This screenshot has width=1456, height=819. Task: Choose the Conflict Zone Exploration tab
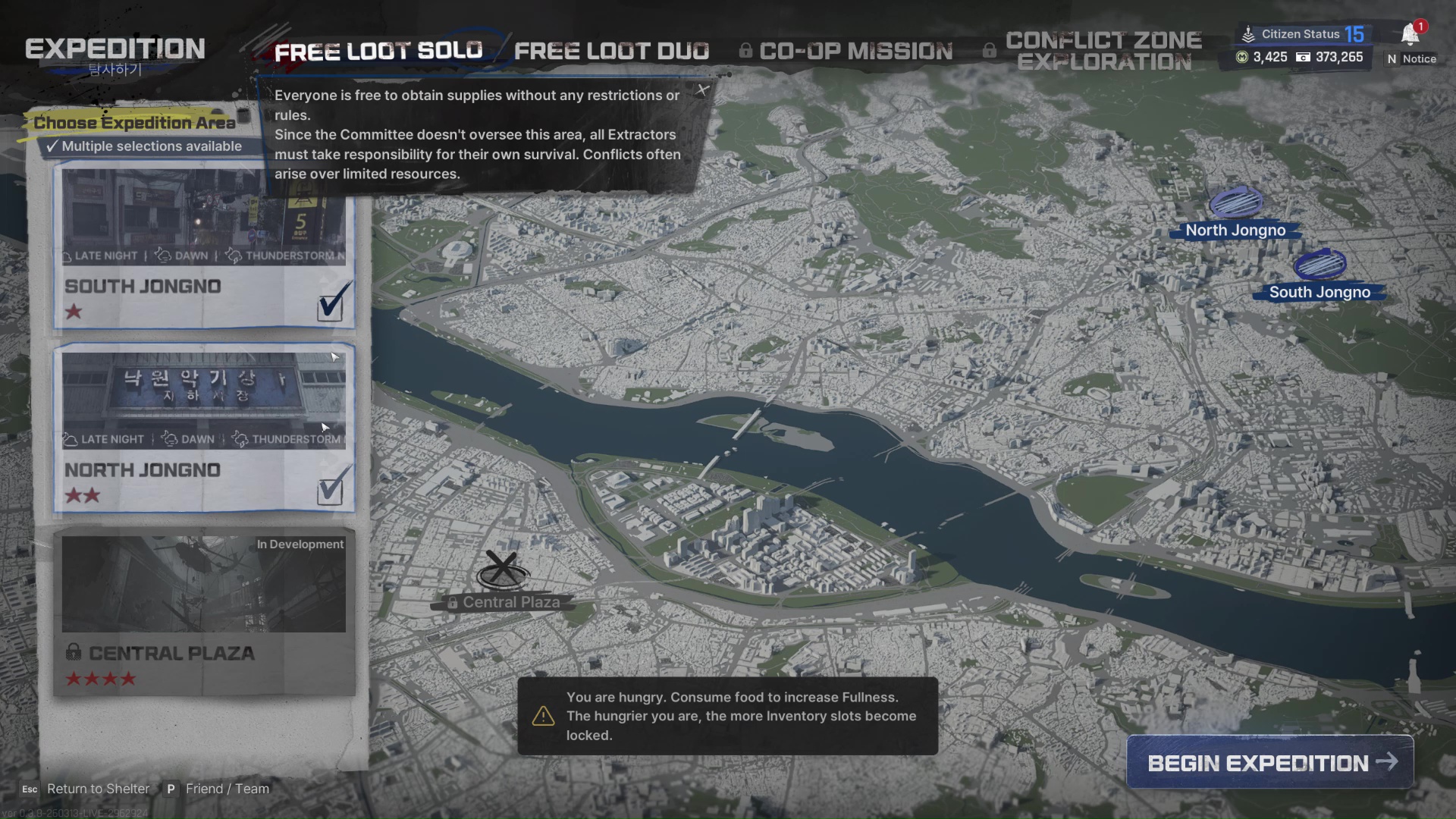1103,51
